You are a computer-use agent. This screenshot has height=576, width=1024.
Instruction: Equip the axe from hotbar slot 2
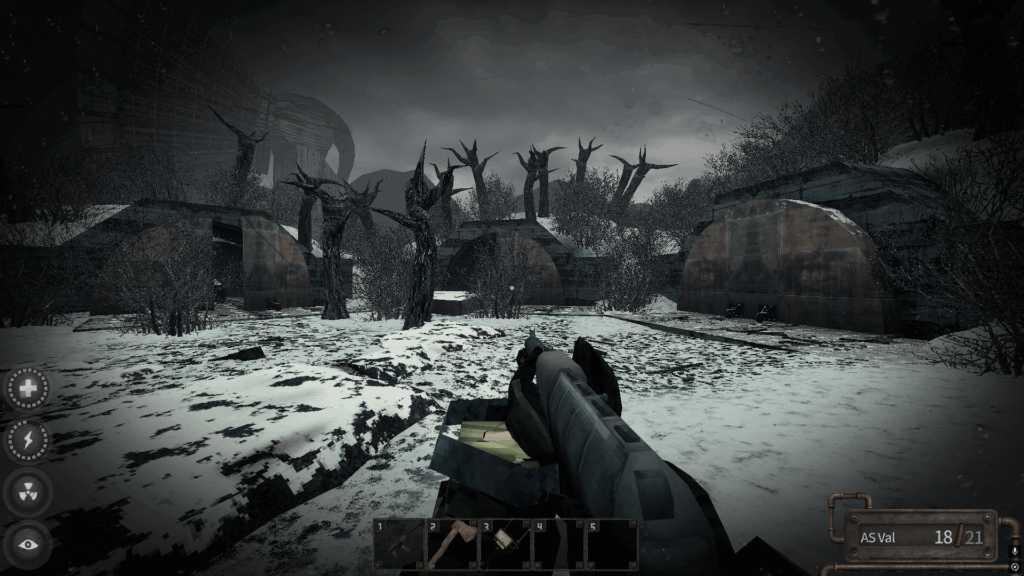pyautogui.click(x=452, y=545)
